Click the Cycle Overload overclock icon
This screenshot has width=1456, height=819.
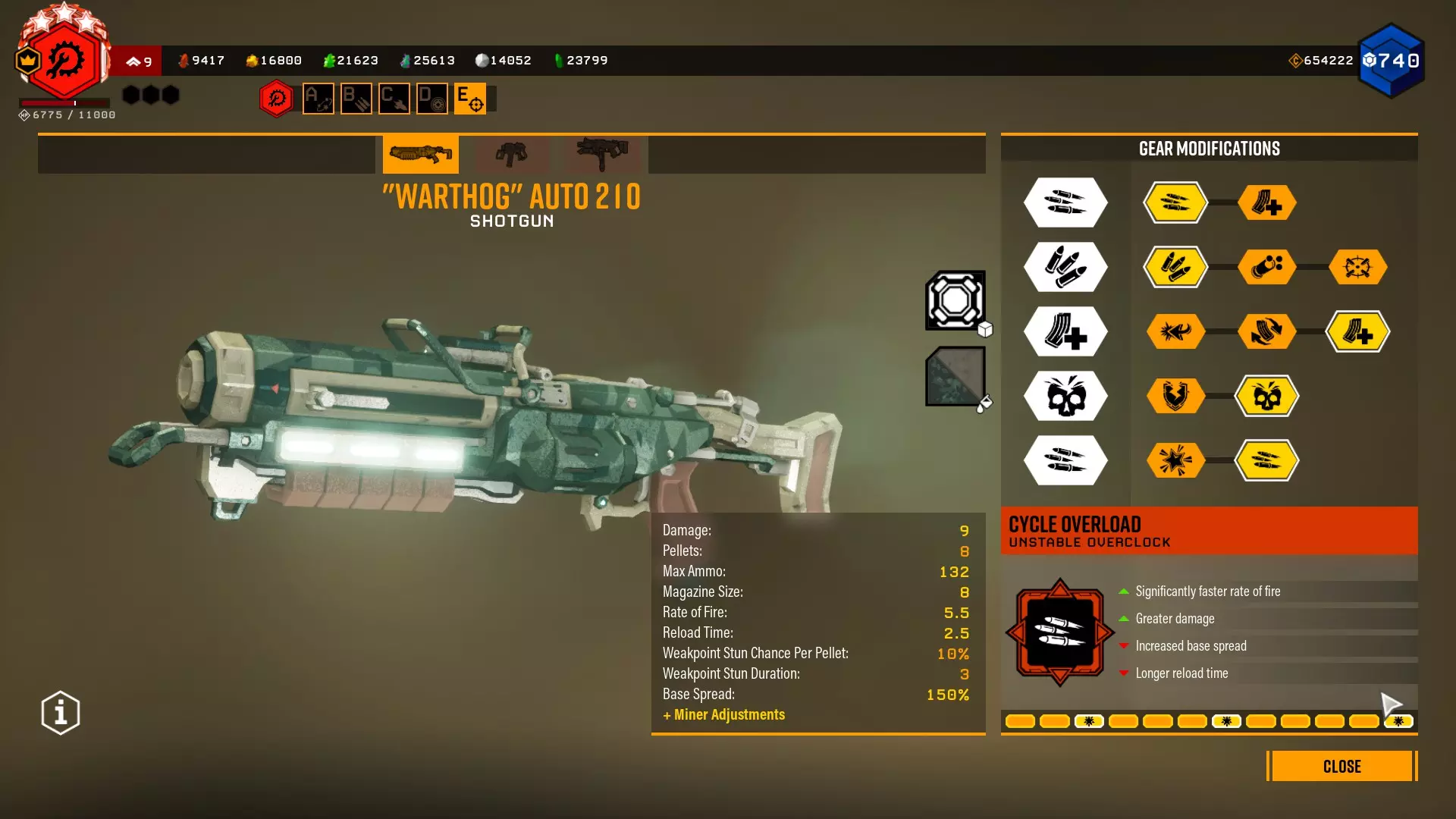1059,632
